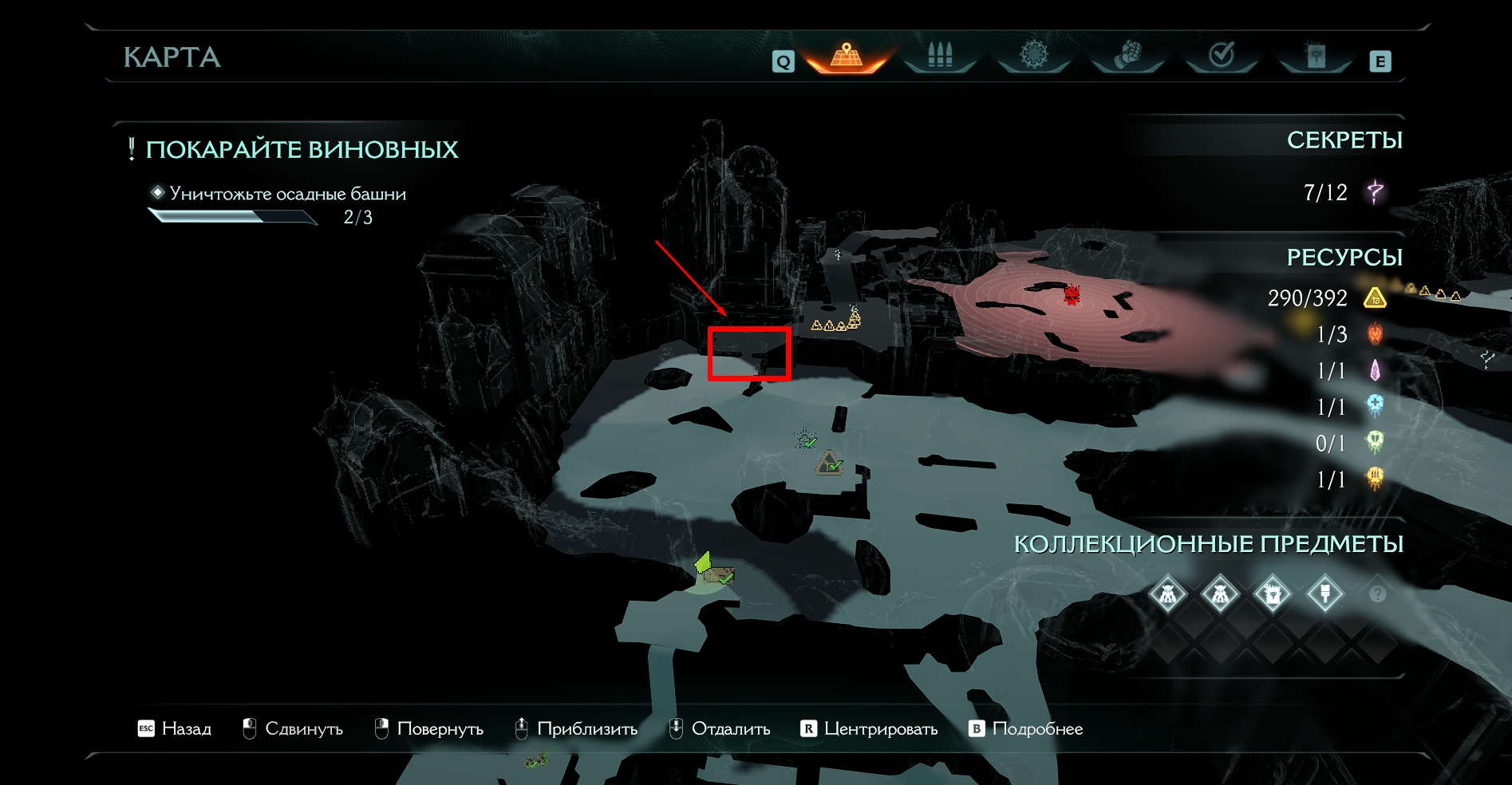Select the codex page collectible icon
The width and height of the screenshot is (1512, 785).
[x=1273, y=594]
